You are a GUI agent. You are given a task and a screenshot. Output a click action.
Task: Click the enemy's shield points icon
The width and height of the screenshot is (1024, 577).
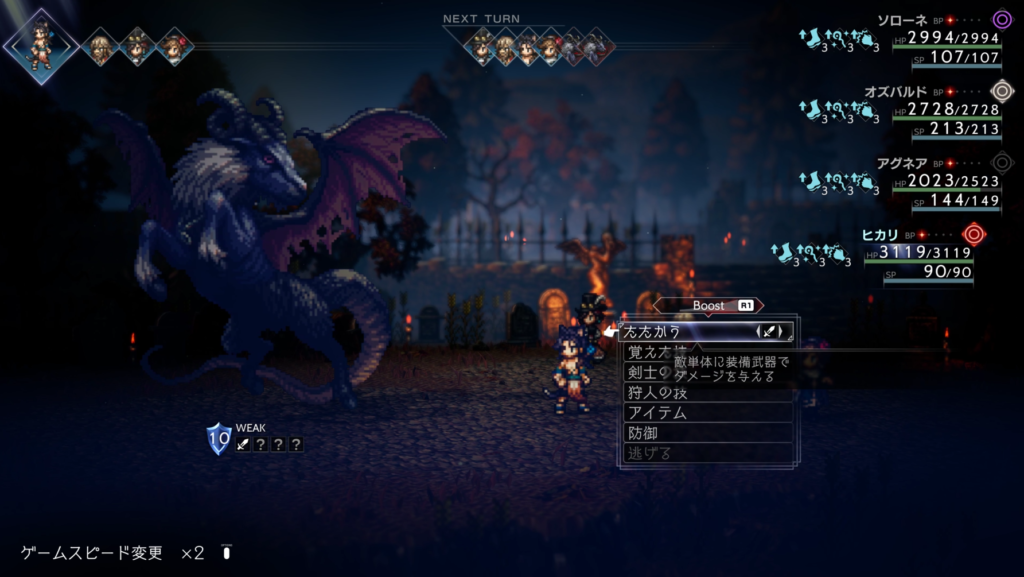coord(219,438)
